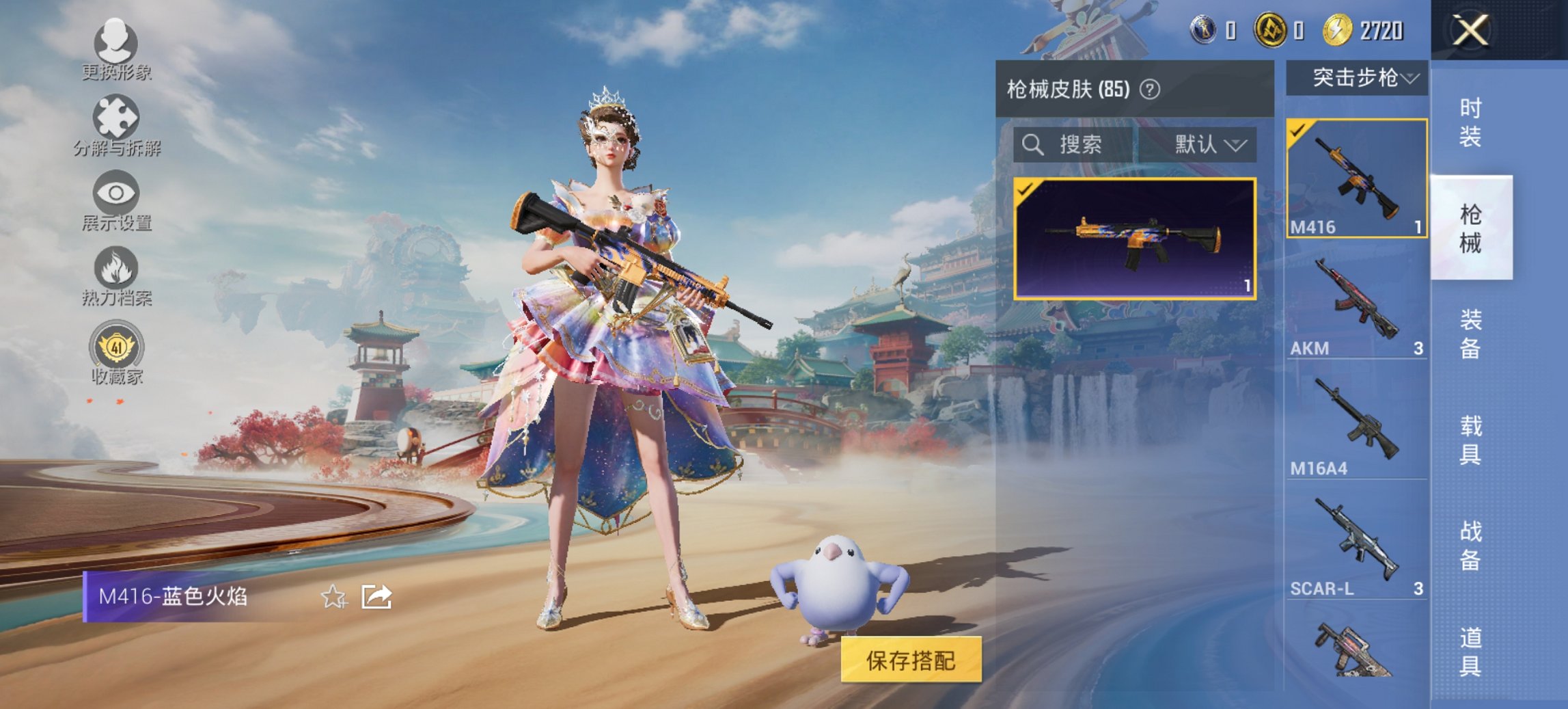Tap the 搜索 search input field
The width and height of the screenshot is (1568, 709).
[1083, 144]
